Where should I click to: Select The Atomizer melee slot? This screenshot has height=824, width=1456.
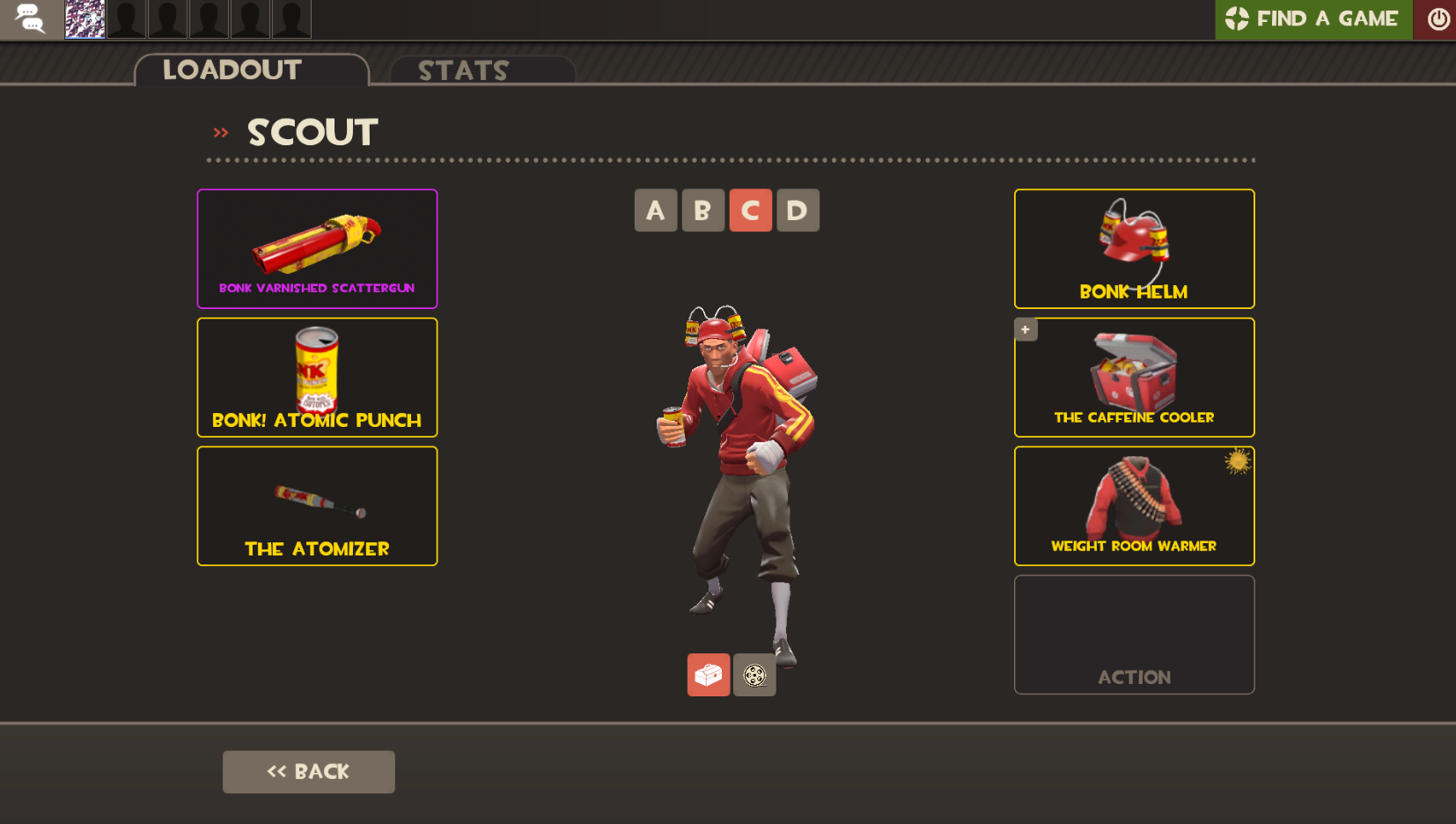(317, 505)
